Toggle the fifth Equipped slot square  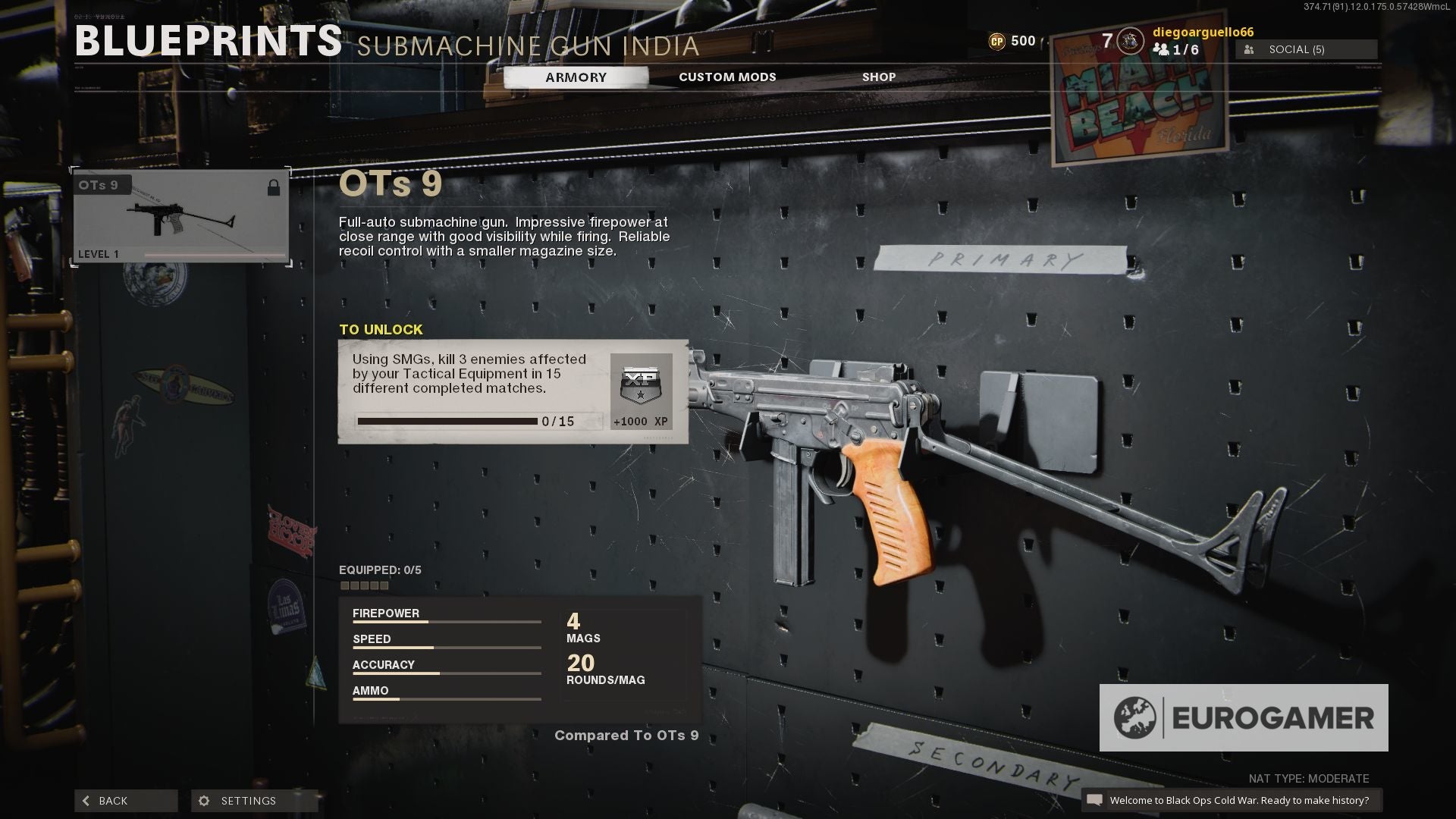(385, 585)
